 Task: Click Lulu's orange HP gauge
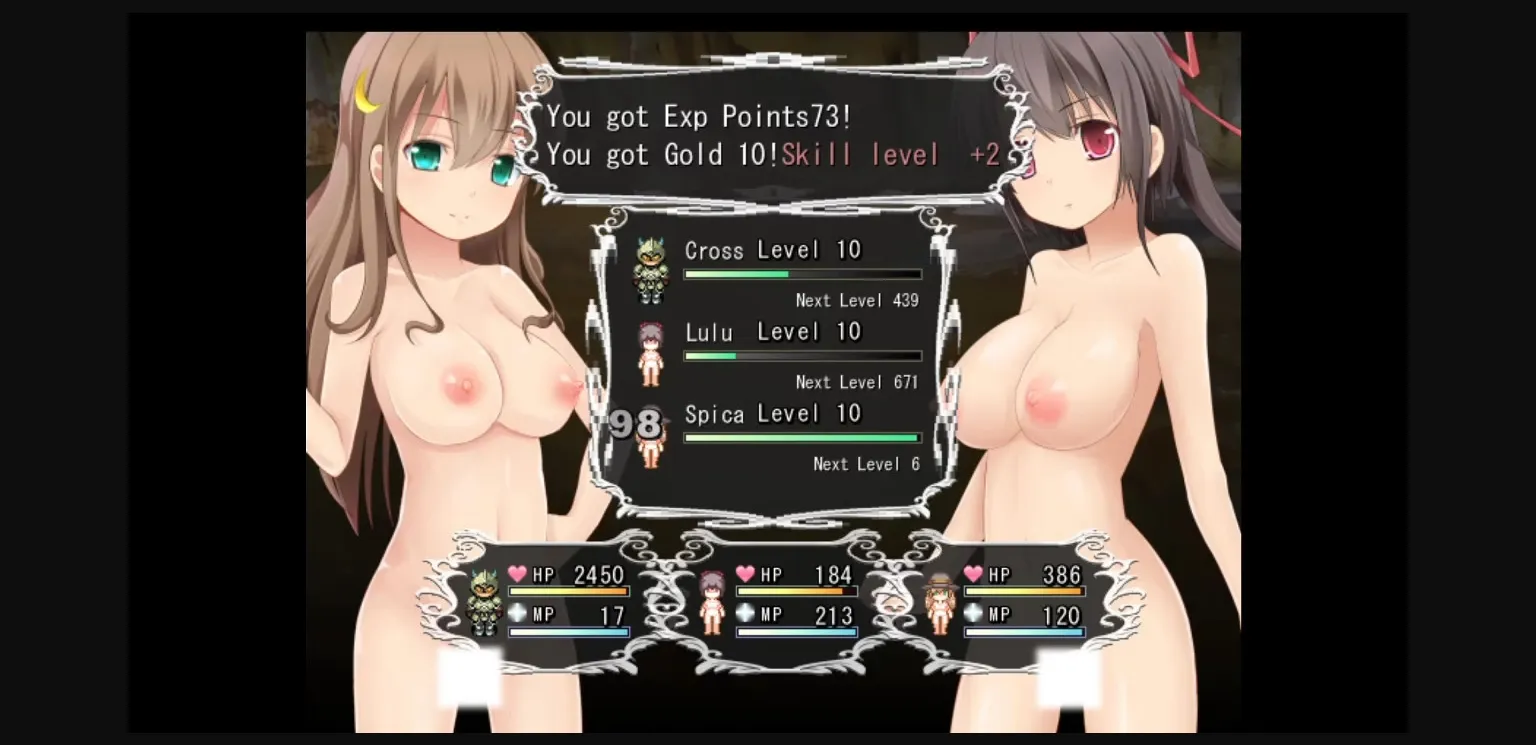(796, 590)
